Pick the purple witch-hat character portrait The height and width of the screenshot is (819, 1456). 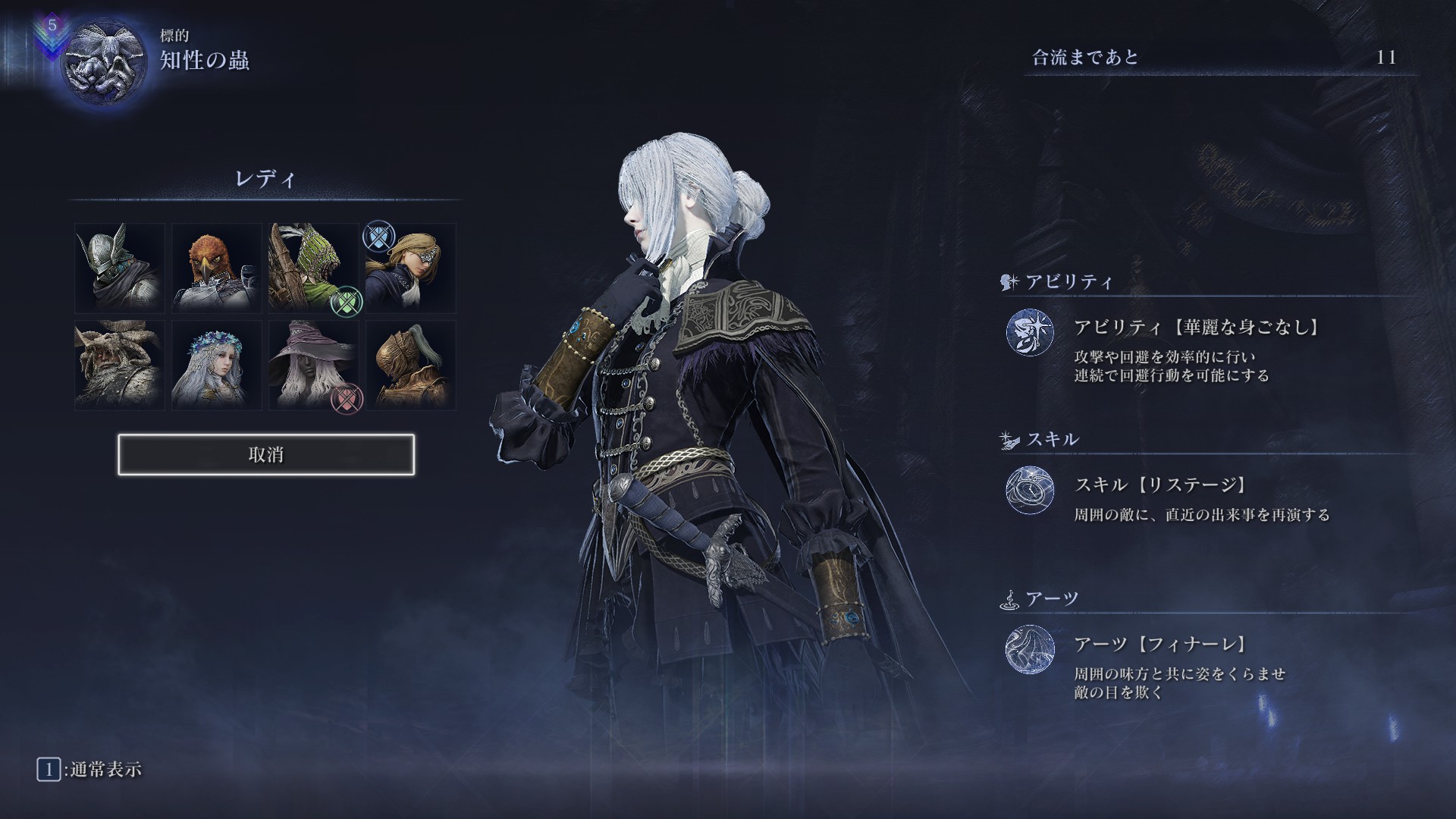314,365
